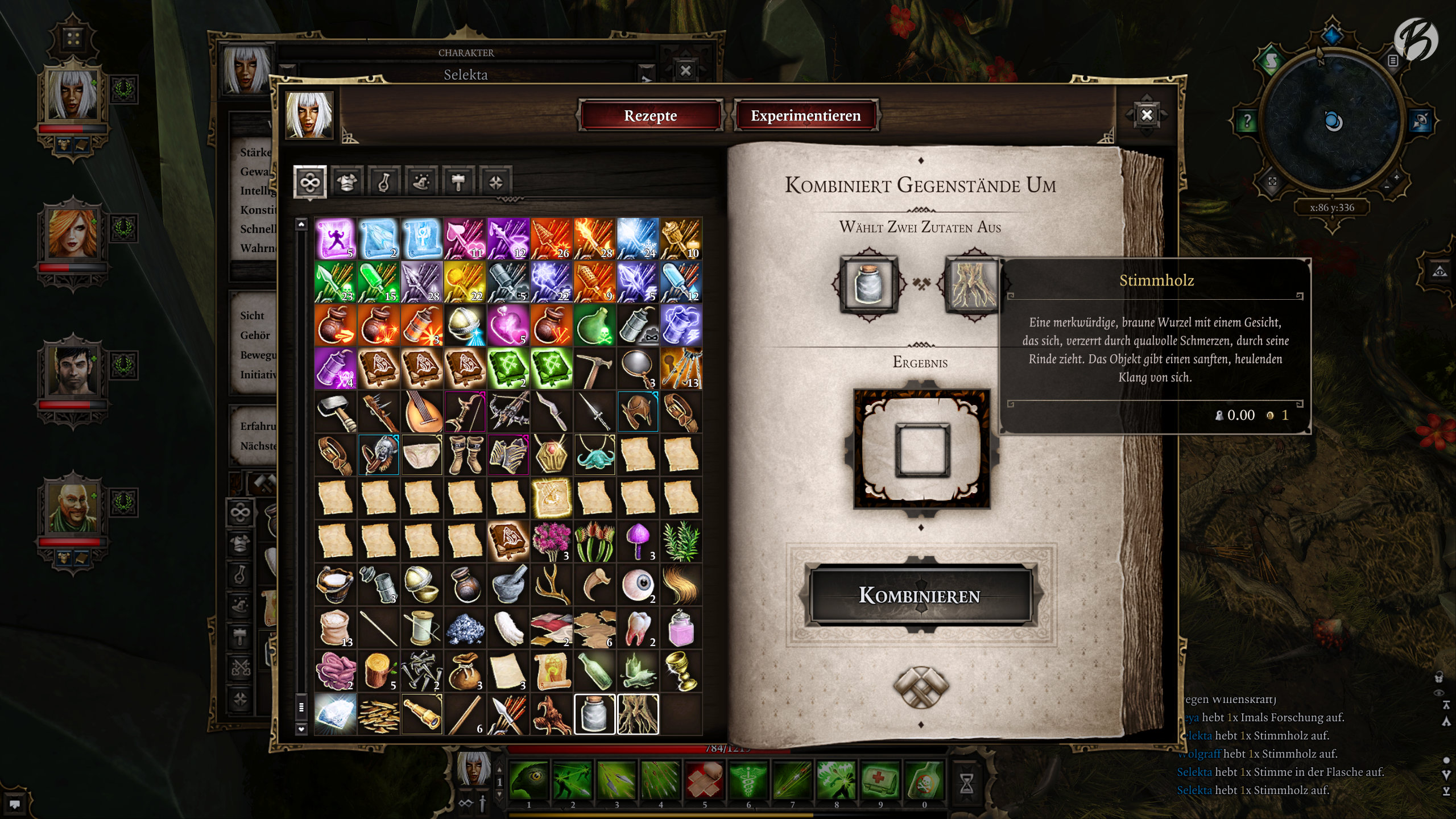Screen dimensions: 1456x819
Task: Click the circular minimap
Action: point(1331,122)
